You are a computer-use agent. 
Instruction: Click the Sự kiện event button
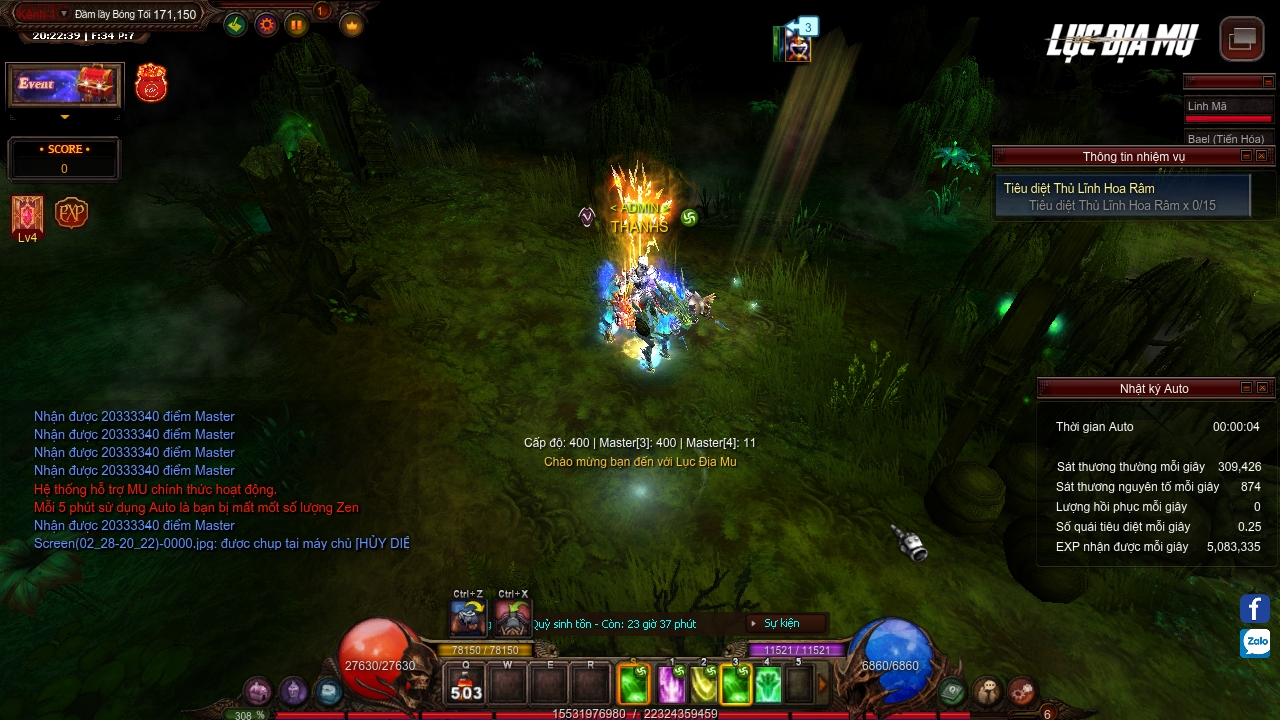(787, 623)
